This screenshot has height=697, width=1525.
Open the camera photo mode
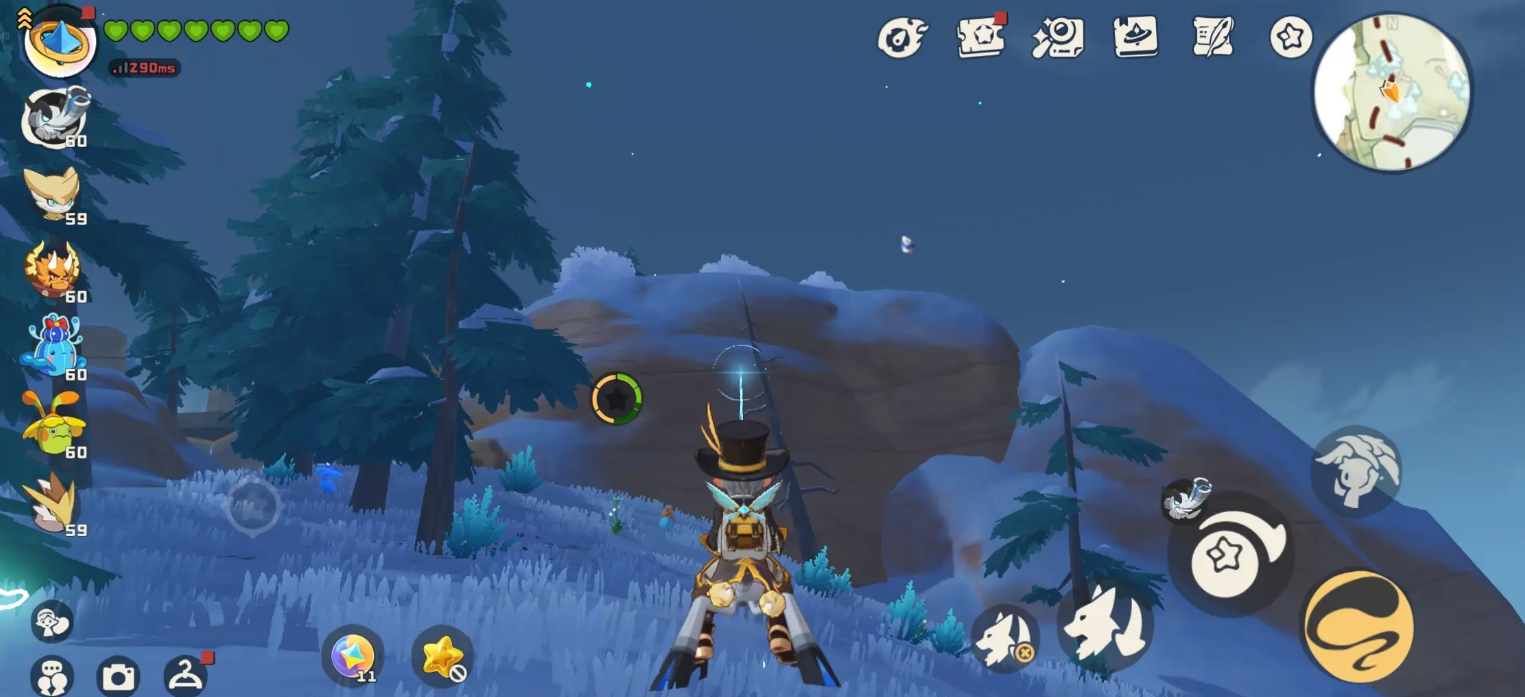coord(118,678)
